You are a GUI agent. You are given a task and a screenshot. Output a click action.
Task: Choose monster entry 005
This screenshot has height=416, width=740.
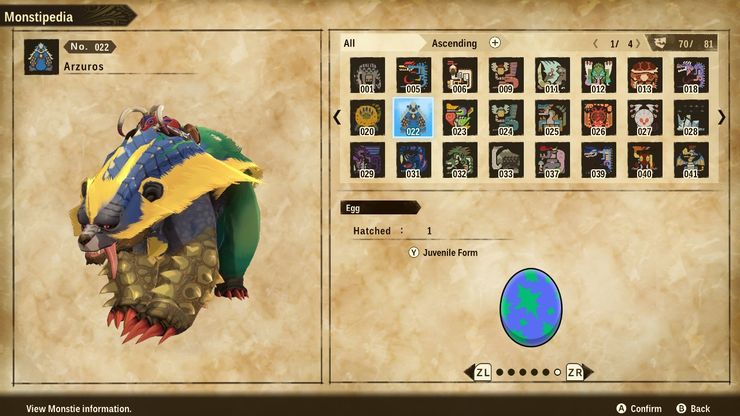(x=413, y=75)
